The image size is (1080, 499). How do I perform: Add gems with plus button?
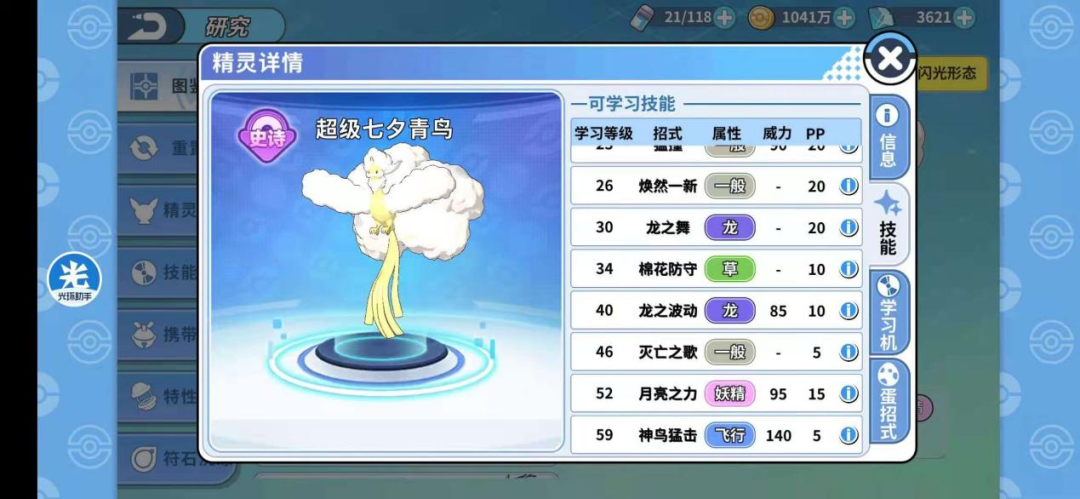(964, 17)
